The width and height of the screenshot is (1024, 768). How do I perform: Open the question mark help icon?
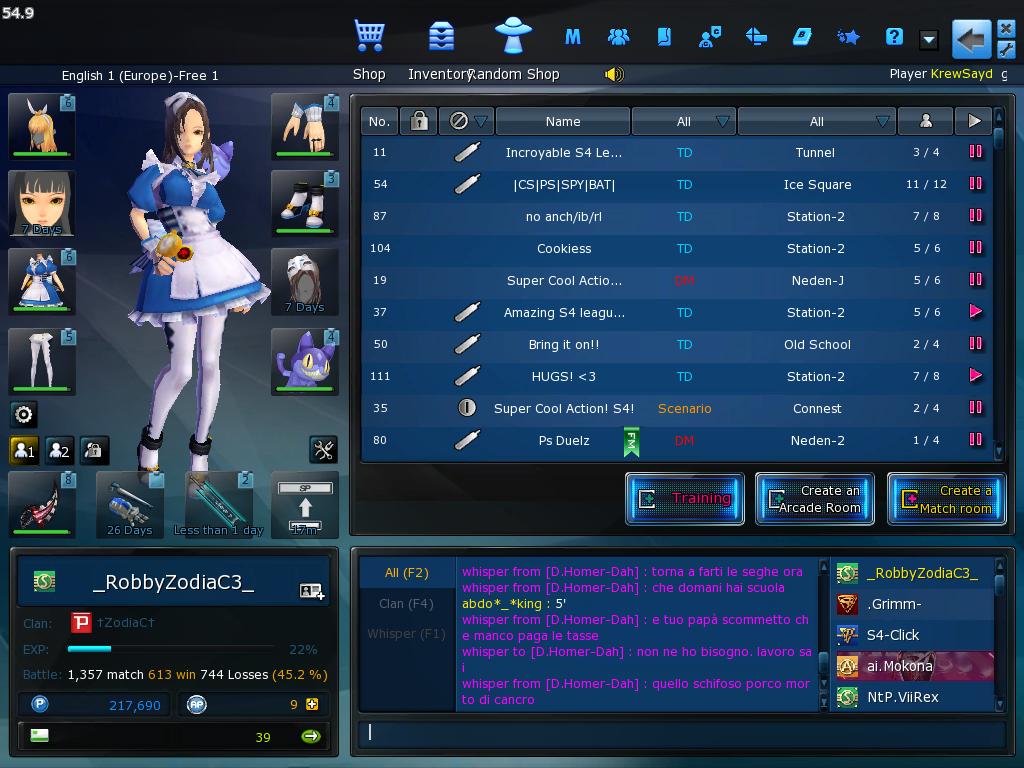894,38
